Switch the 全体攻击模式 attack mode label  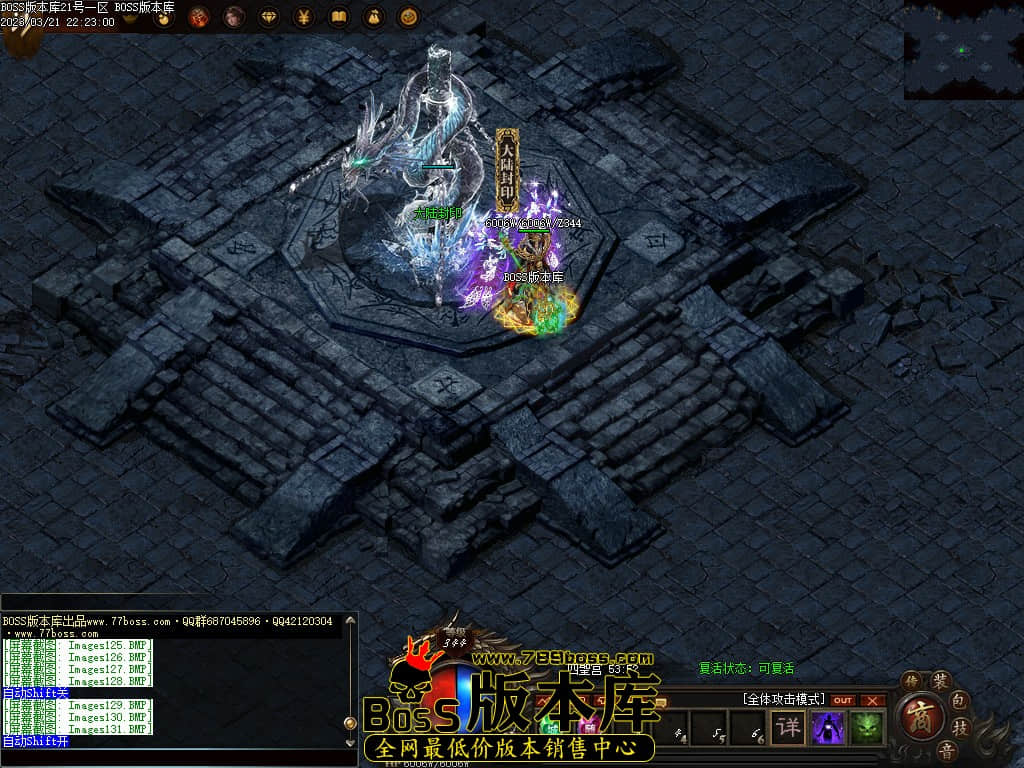pos(783,699)
